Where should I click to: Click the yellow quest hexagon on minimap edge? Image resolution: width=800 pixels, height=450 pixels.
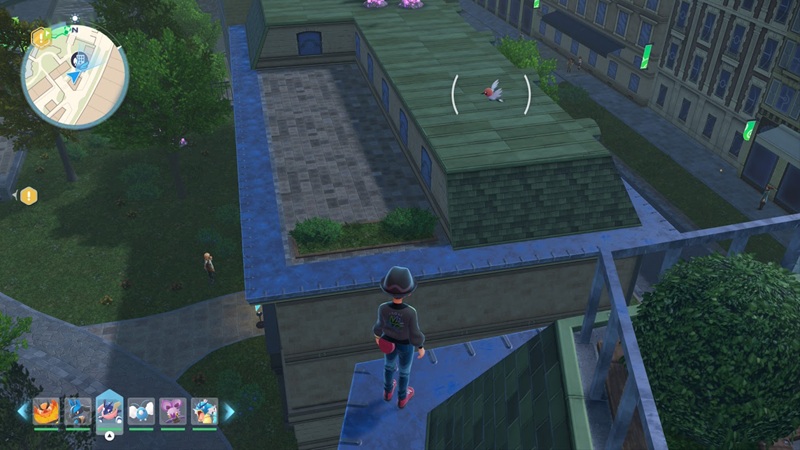[41, 38]
